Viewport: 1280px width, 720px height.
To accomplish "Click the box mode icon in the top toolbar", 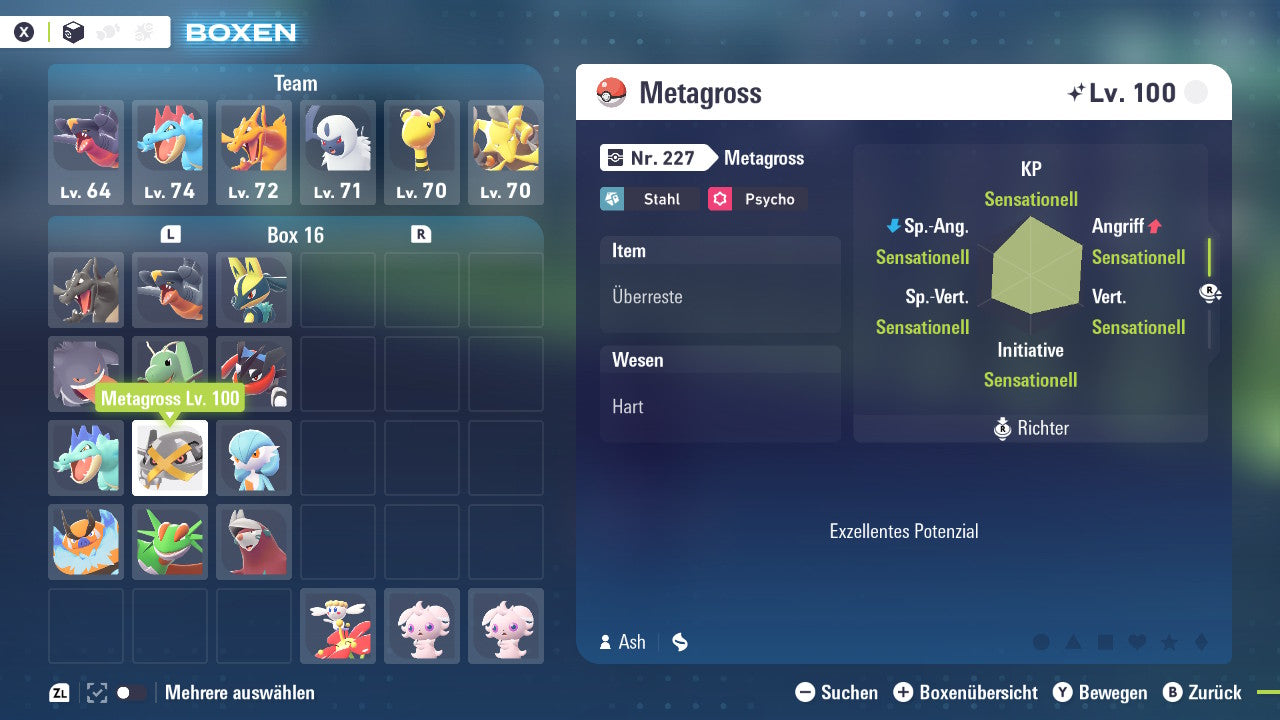I will coord(73,33).
